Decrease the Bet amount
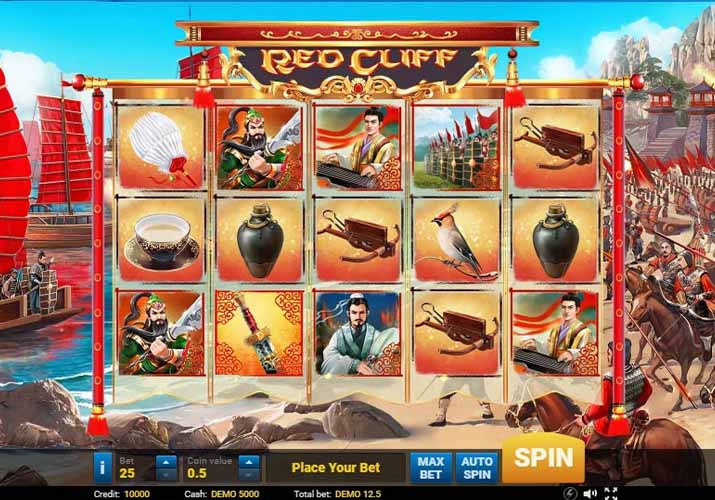 coord(166,474)
